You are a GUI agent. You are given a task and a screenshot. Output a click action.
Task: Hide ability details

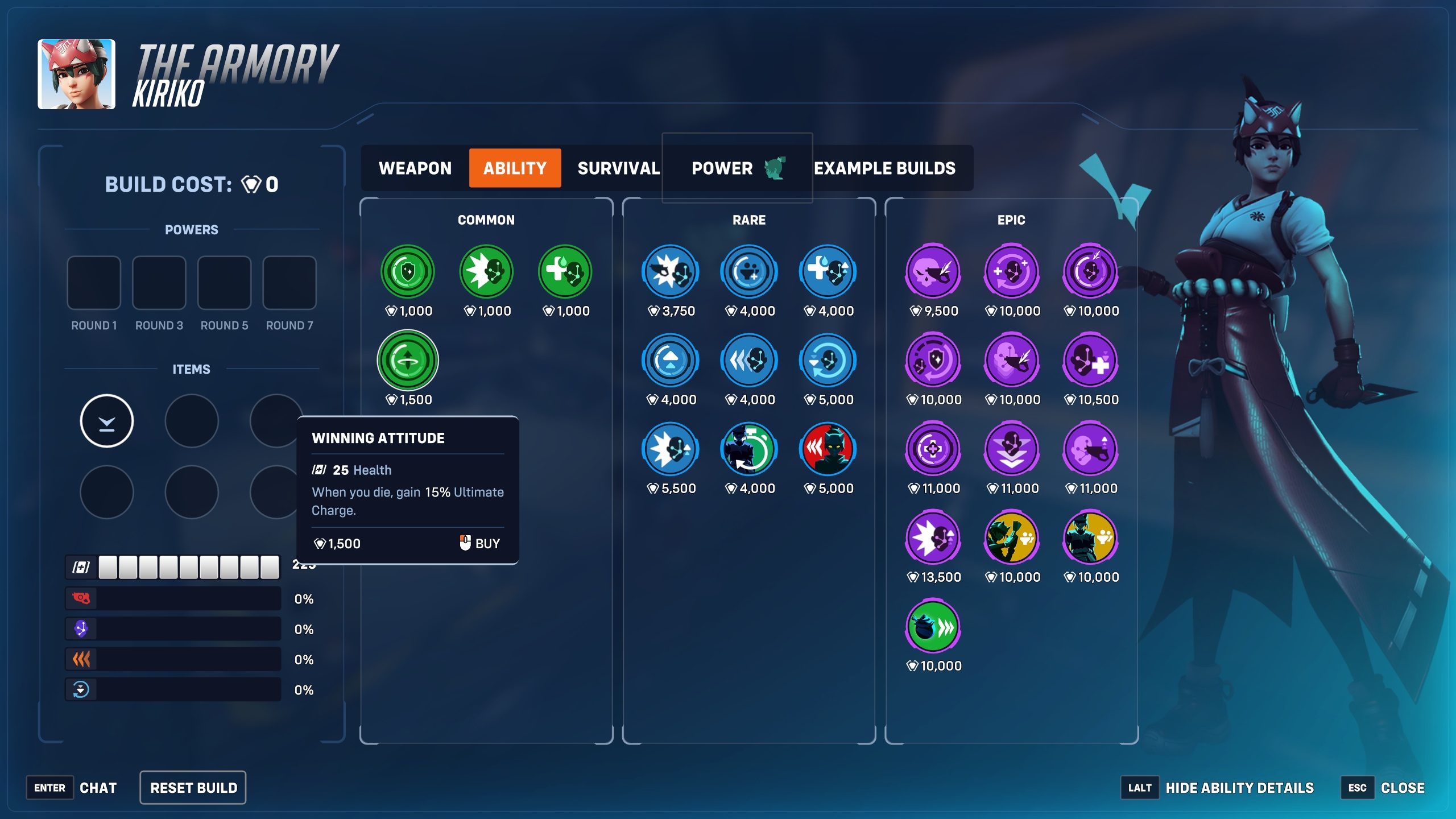(x=1239, y=788)
